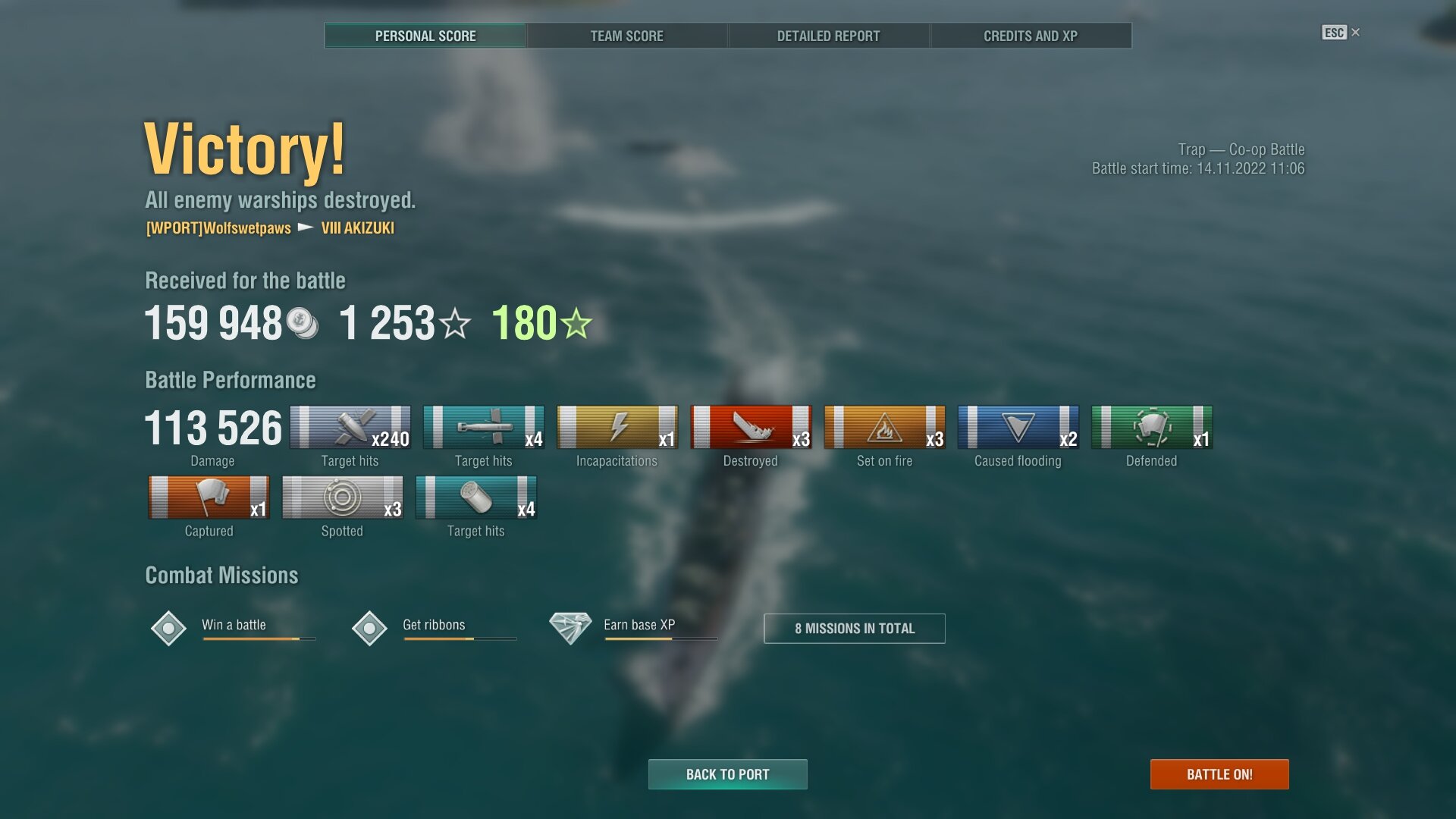1456x819 pixels.
Task: Show the Credits and XP tab
Action: pos(1030,36)
